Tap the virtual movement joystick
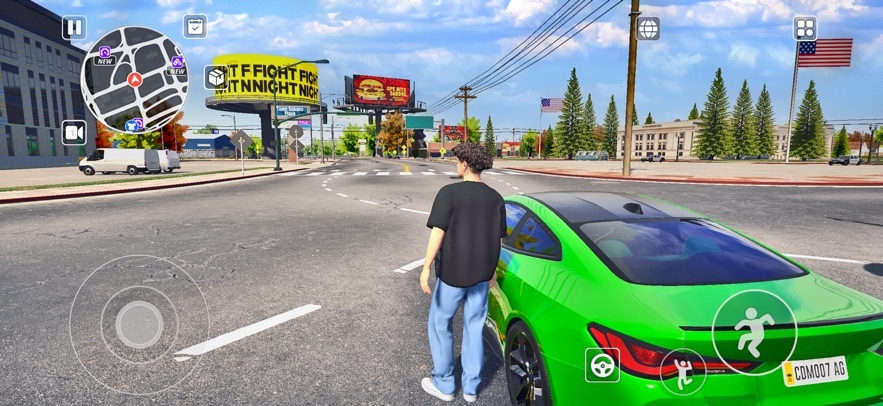This screenshot has height=406, width=883. [139, 324]
